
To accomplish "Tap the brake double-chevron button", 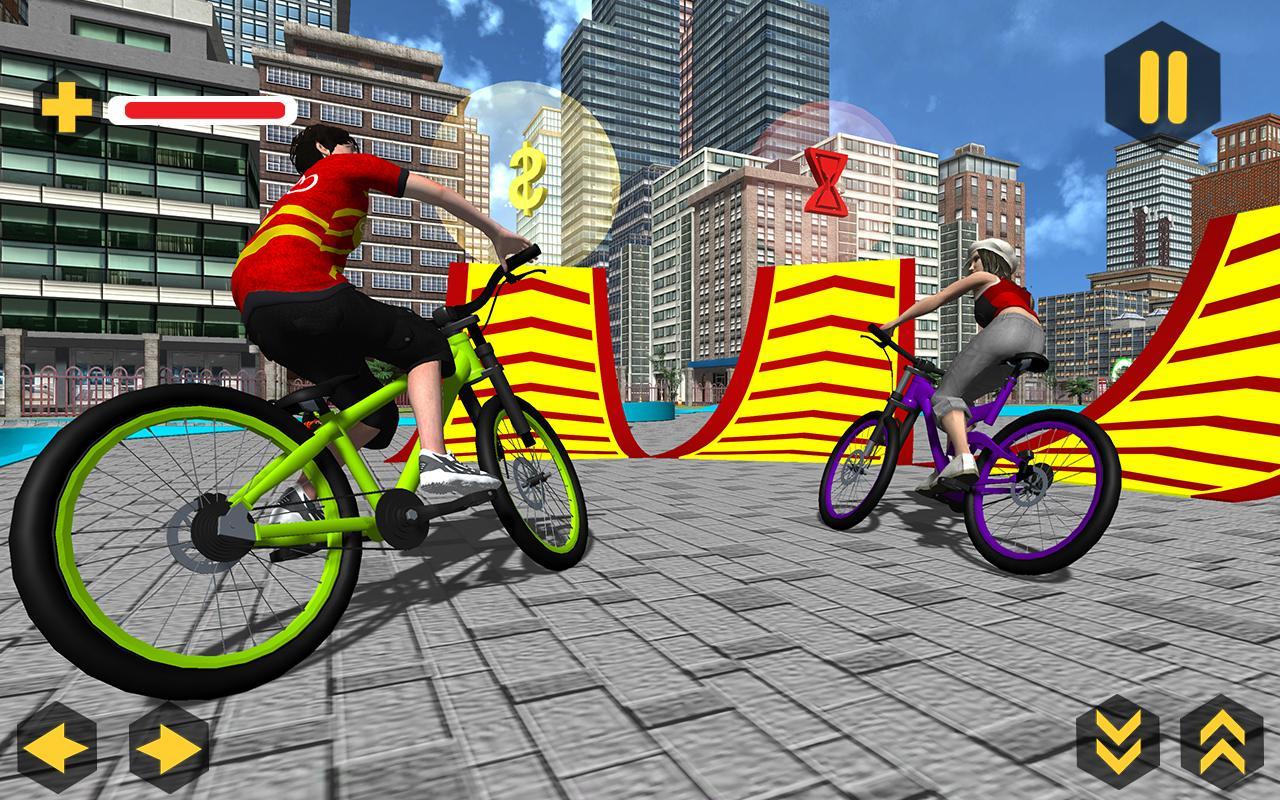I will [1120, 740].
